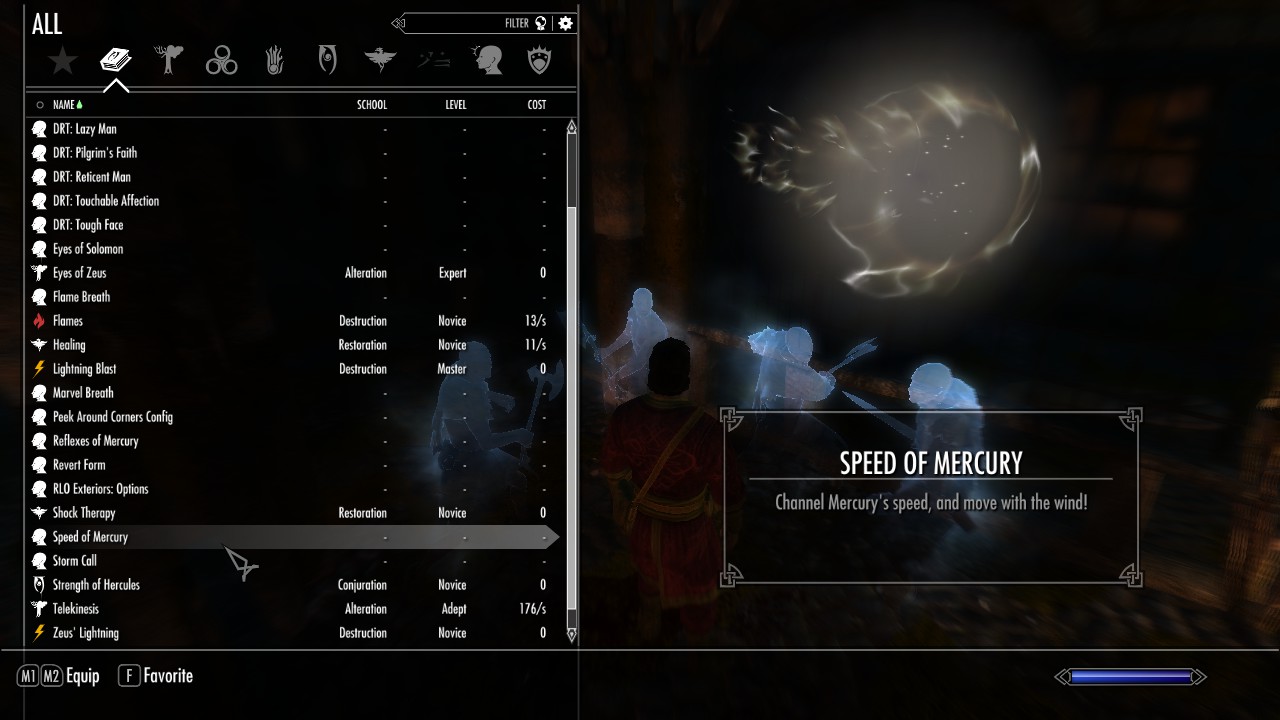Select Strength of Hercules
1280x720 pixels.
96,585
